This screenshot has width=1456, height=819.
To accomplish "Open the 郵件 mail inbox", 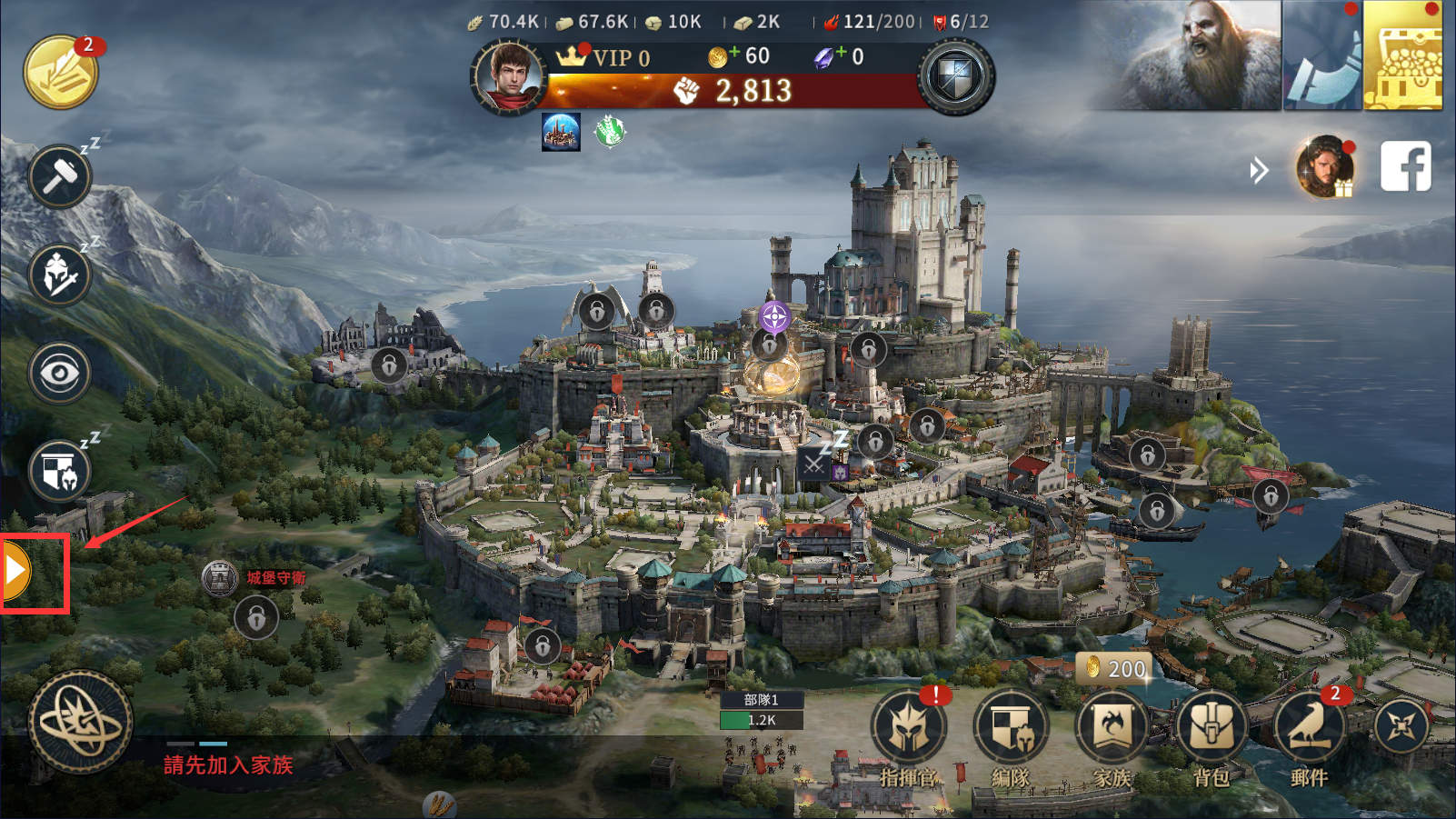I will coord(1310,730).
